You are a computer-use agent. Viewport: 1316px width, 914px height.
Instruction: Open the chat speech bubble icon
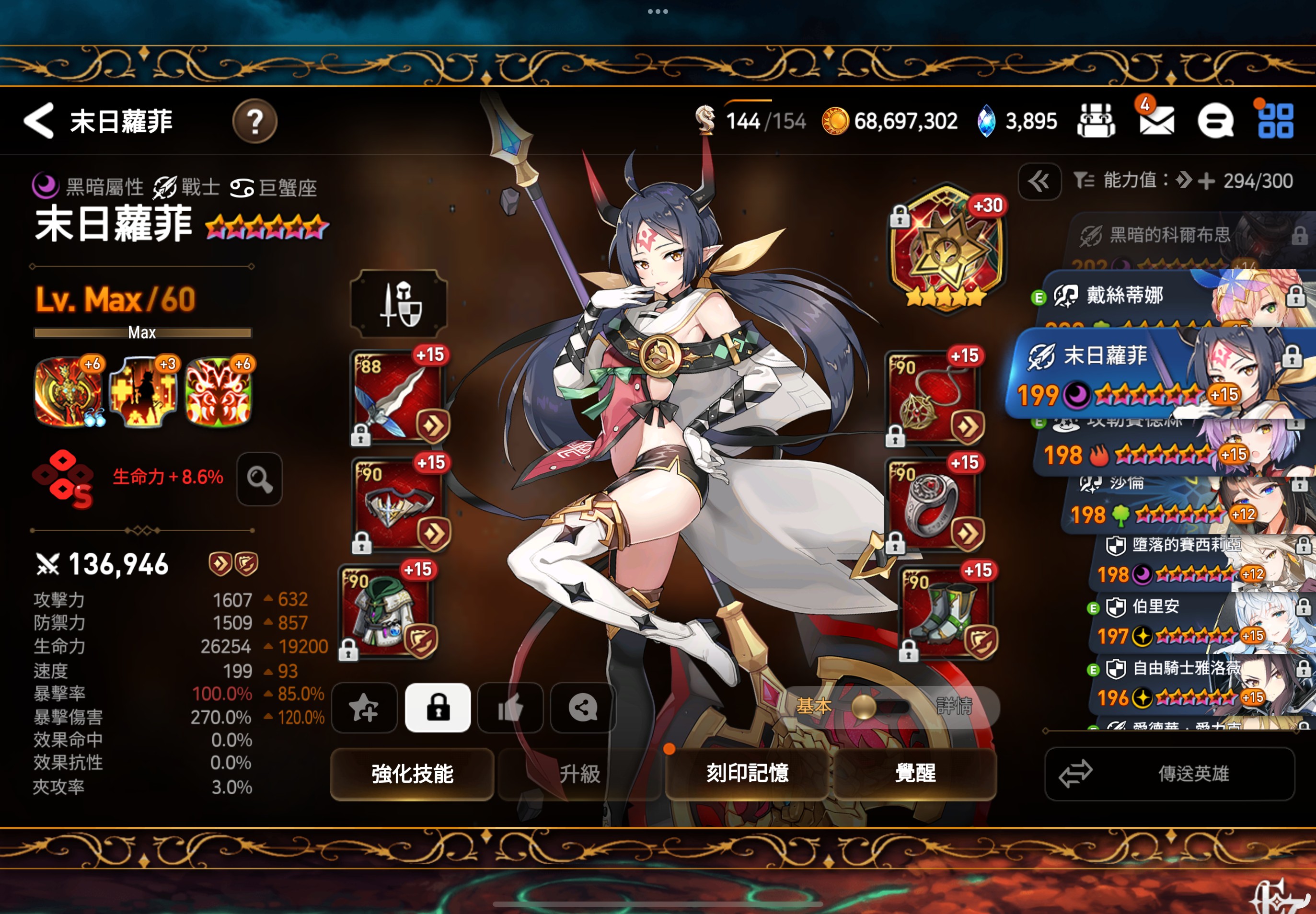pyautogui.click(x=1214, y=121)
